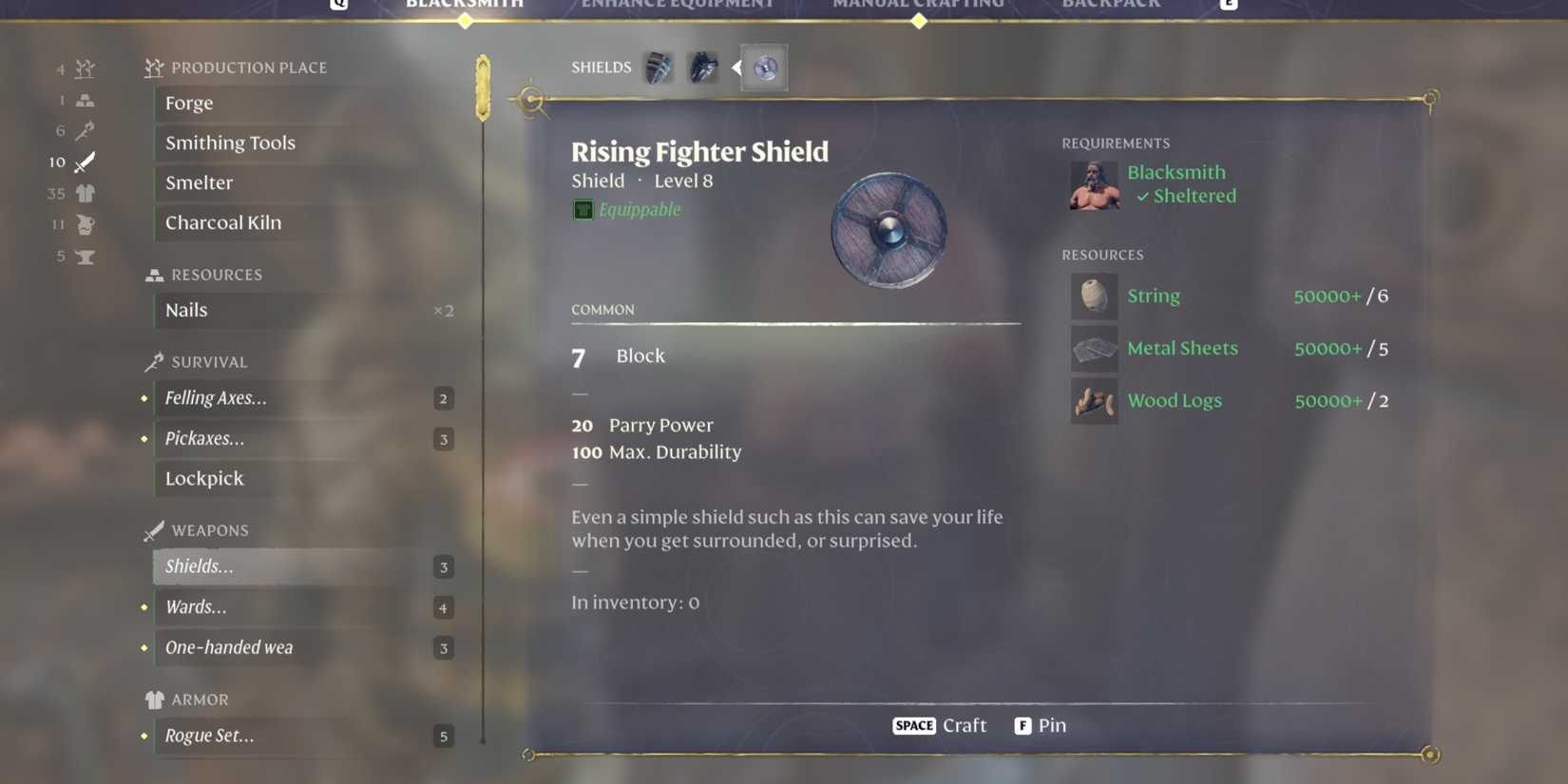Click the String resource icon

click(1095, 296)
